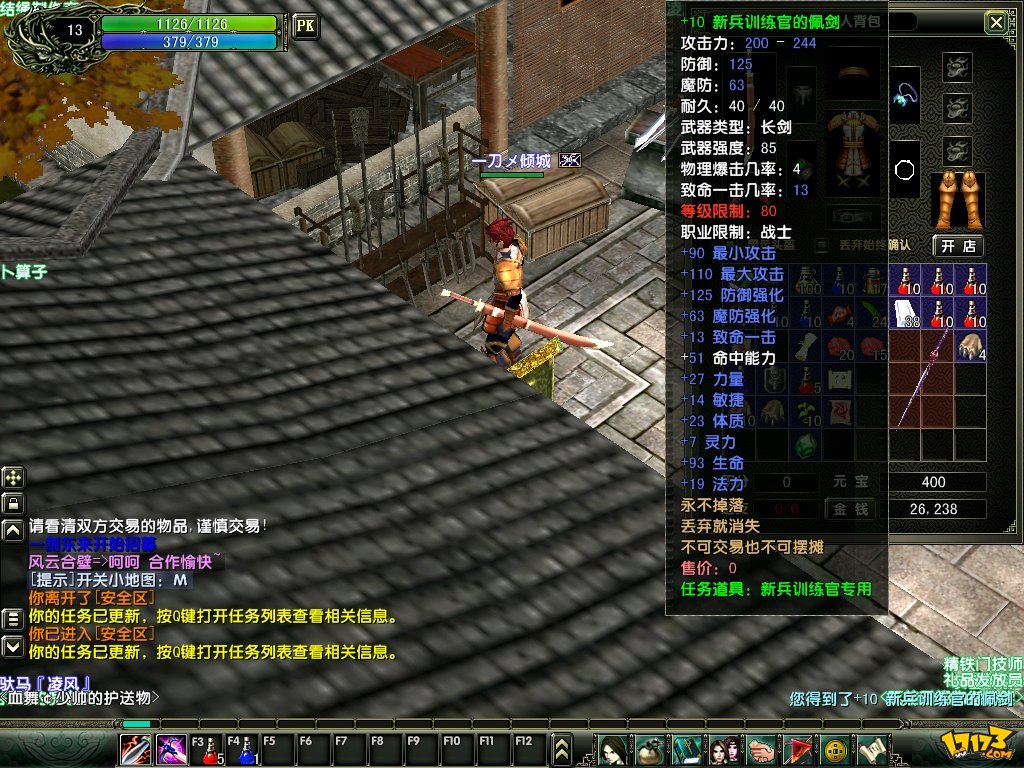
Task: Use the red potion in hotbar slot F3
Action: (209, 749)
